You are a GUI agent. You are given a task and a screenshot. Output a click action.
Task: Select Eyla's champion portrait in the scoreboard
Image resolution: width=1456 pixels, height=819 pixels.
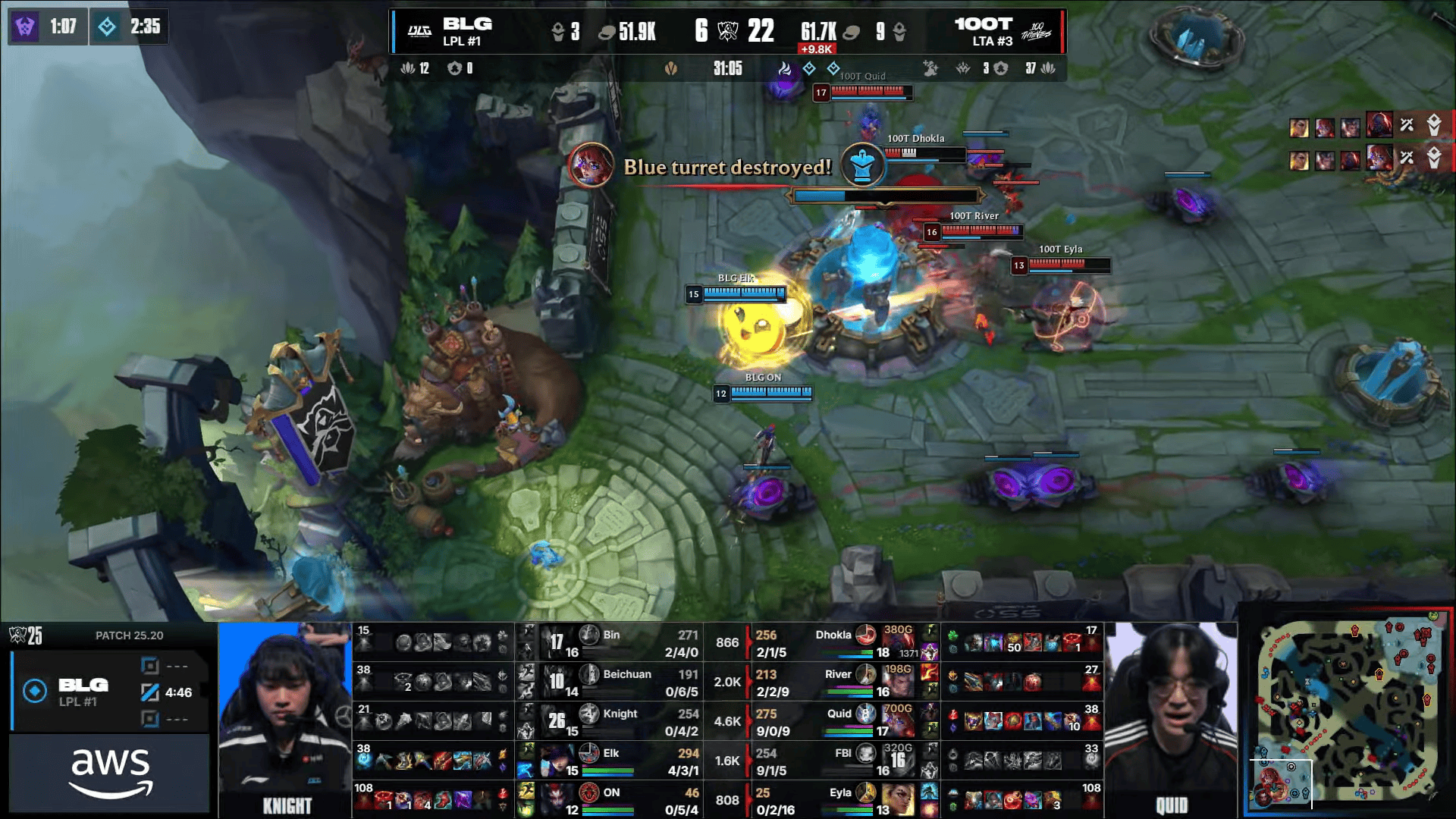[x=898, y=800]
